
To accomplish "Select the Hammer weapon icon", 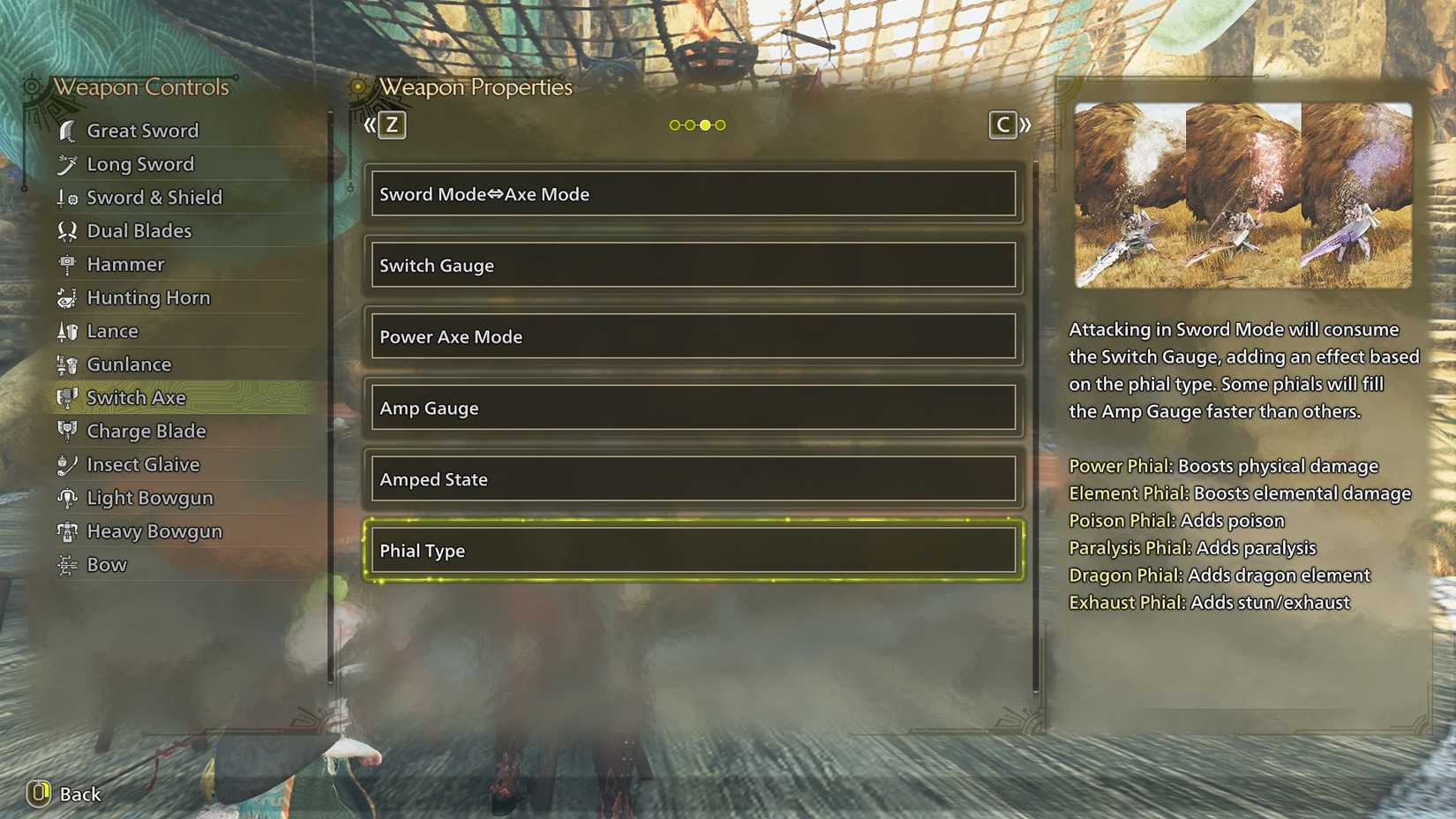I will [66, 264].
